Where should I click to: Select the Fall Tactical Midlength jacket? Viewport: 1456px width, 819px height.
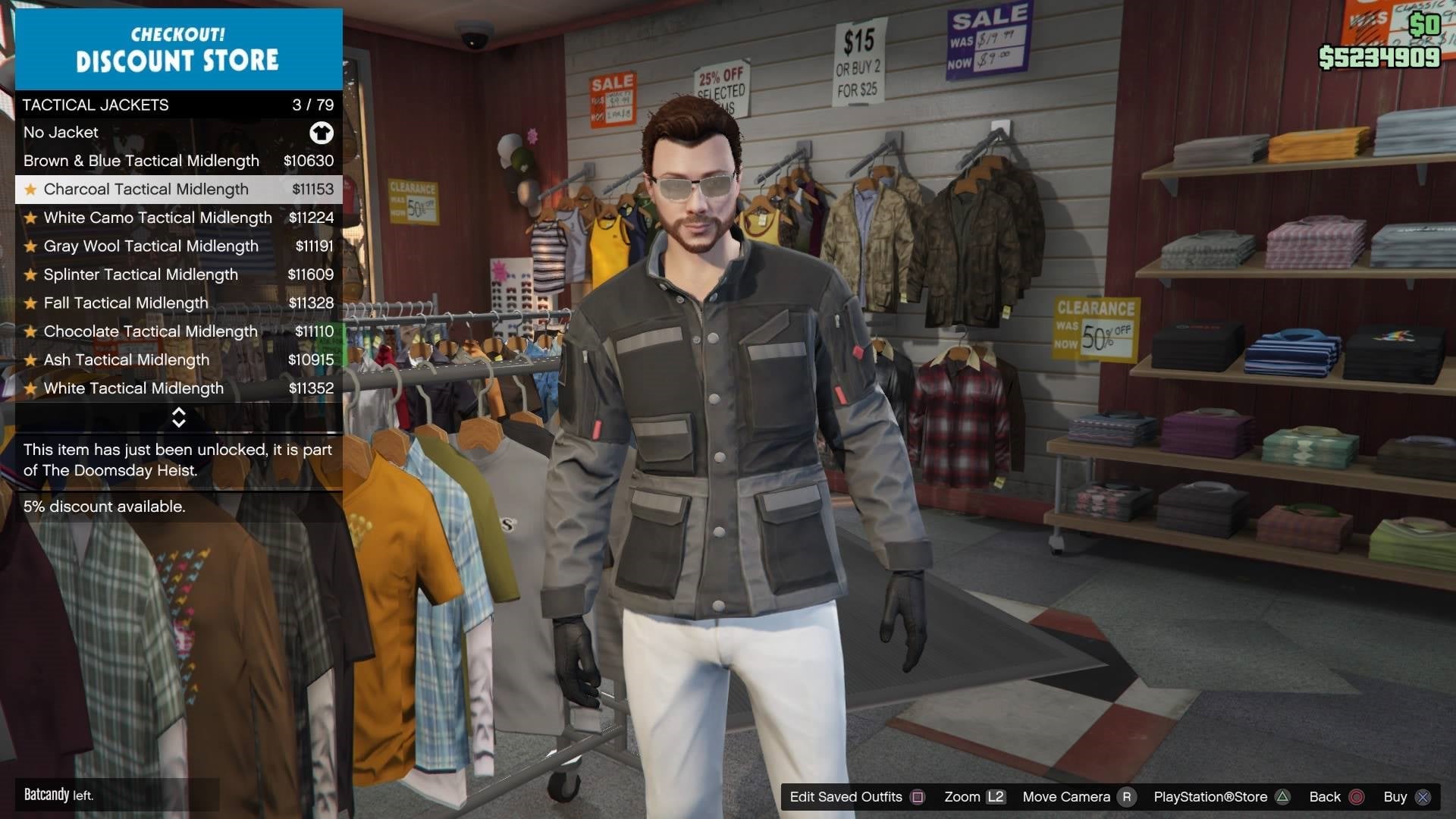pyautogui.click(x=125, y=303)
